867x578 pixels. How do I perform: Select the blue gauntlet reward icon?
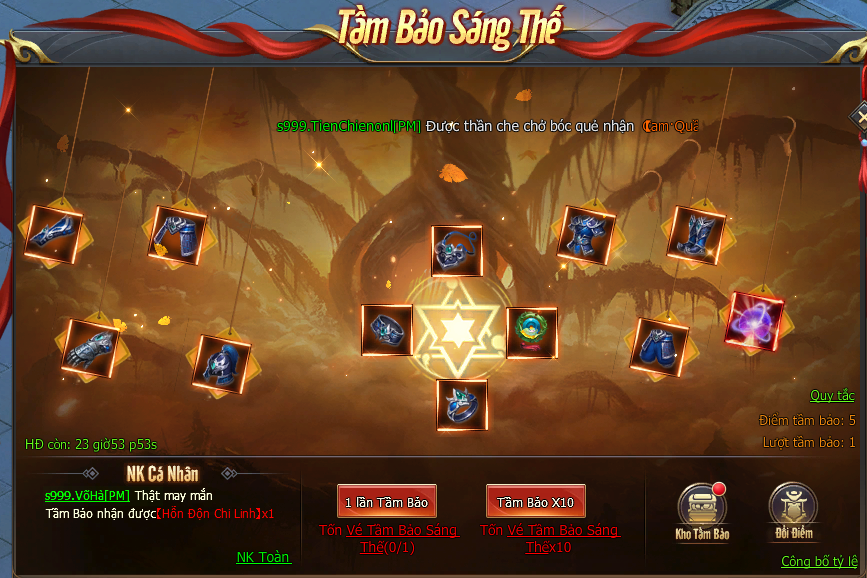coord(90,348)
